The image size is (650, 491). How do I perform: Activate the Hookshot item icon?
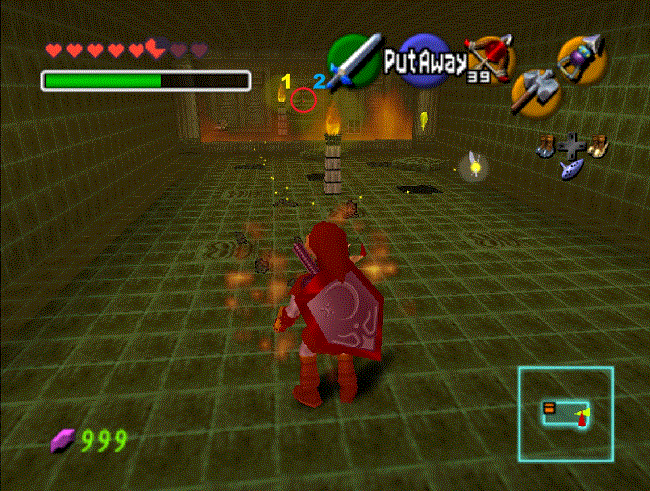coord(582,58)
